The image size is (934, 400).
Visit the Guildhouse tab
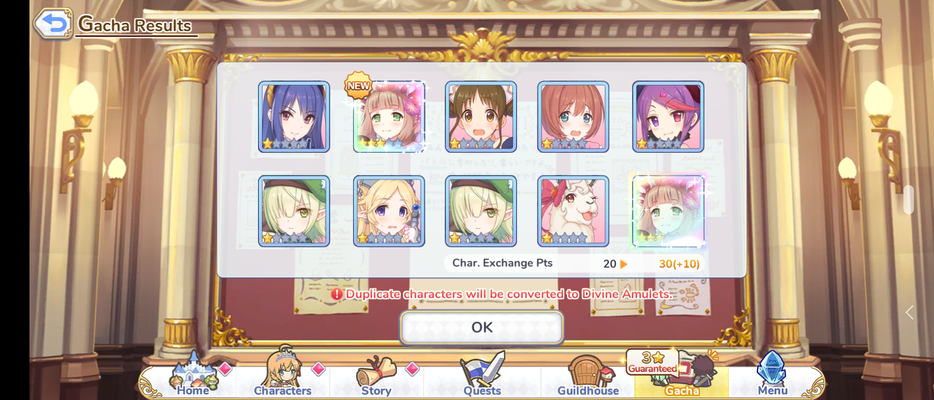click(587, 376)
